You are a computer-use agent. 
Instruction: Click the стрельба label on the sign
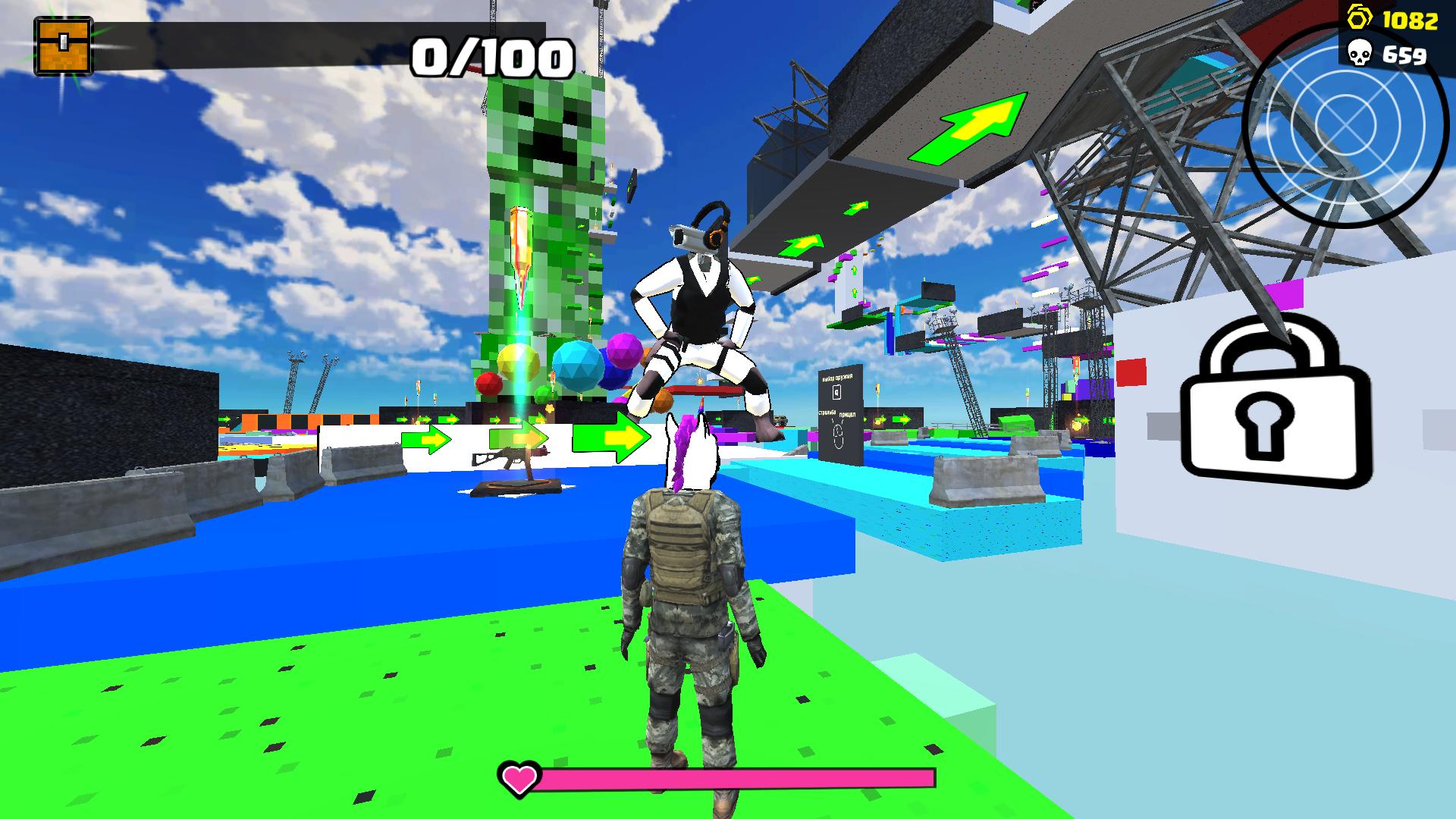827,413
